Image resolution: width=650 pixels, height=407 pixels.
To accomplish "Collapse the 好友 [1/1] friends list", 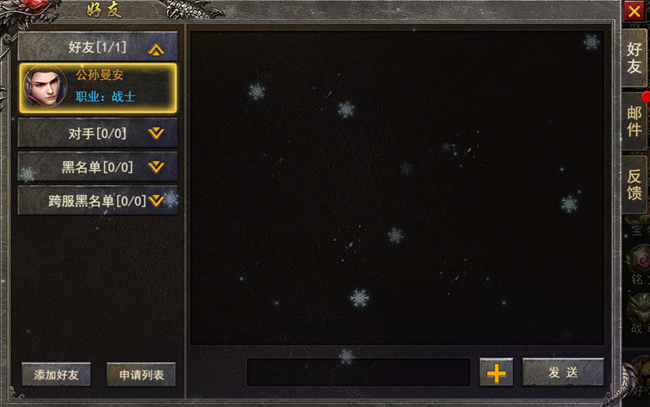I will click(98, 47).
